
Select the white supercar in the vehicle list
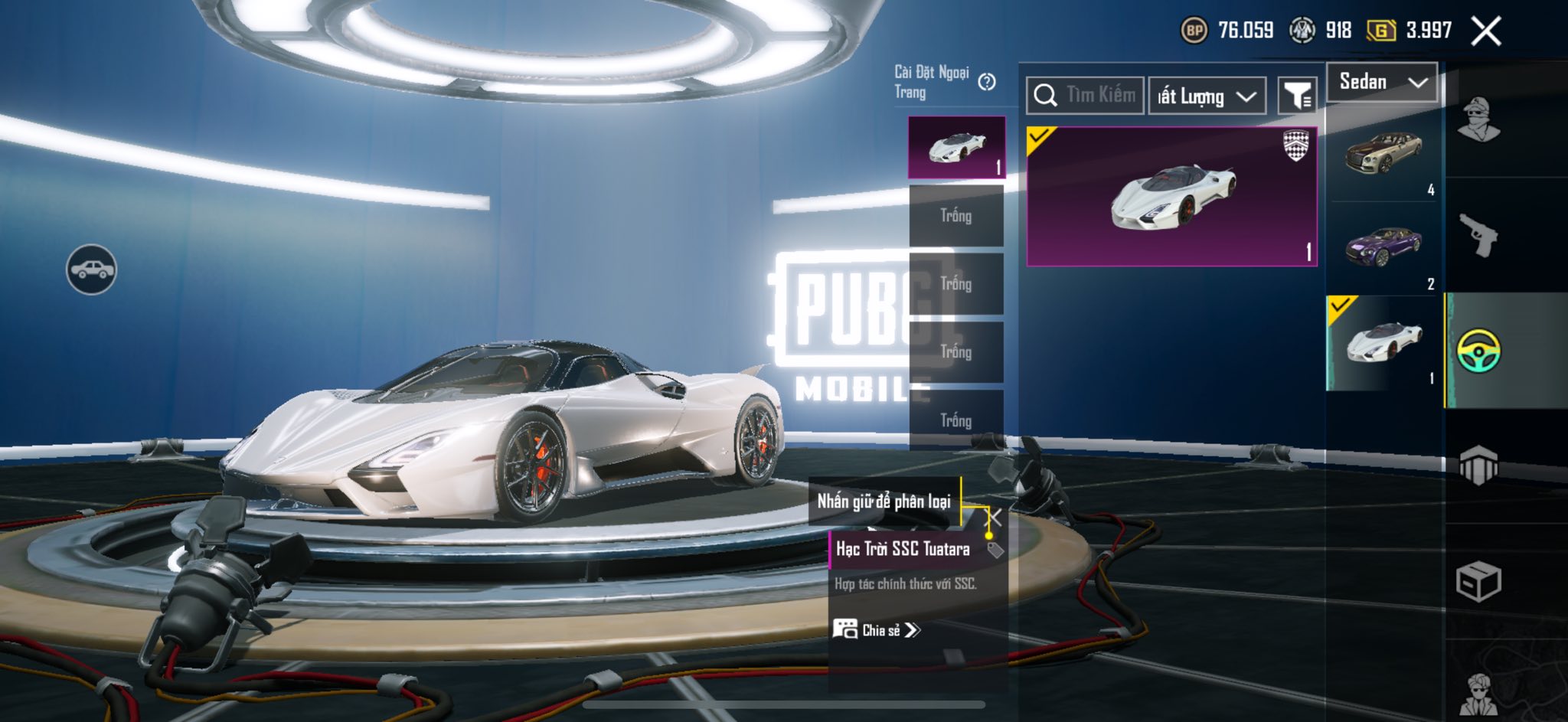1383,342
